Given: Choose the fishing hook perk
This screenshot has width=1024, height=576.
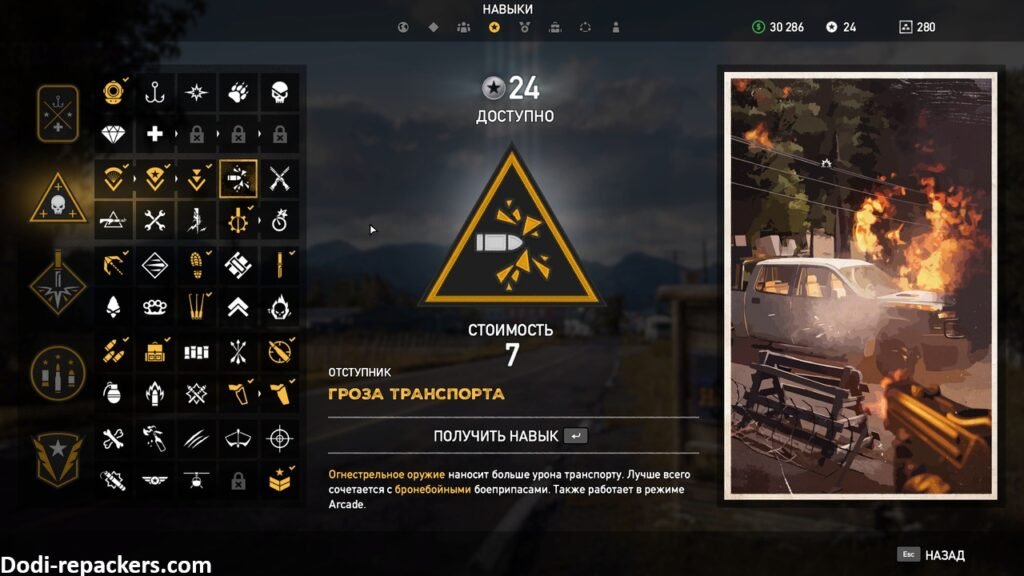Looking at the screenshot, I should [154, 92].
